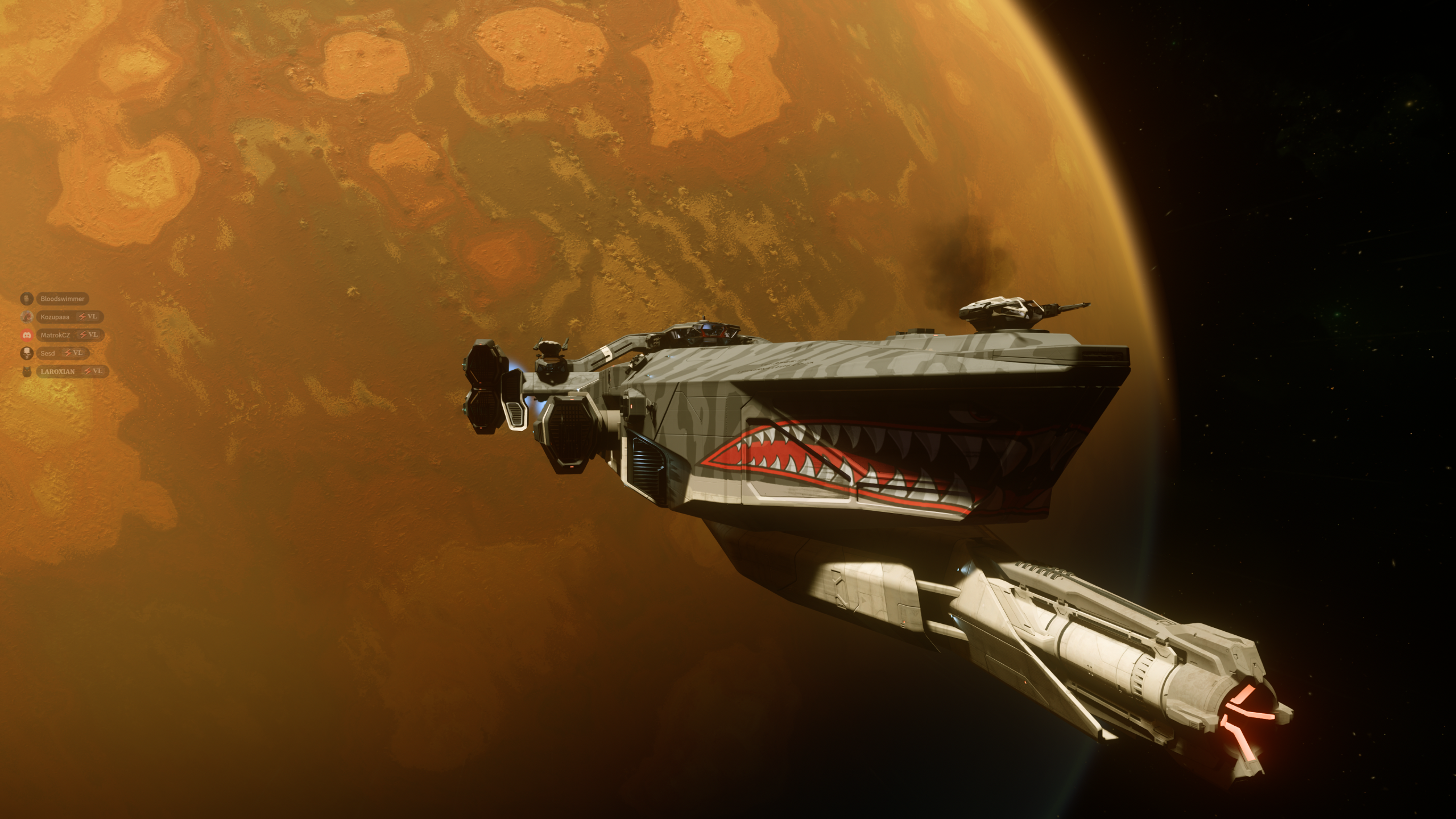
Task: Select Bloodswimmer in the voice overlay
Action: pos(62,299)
